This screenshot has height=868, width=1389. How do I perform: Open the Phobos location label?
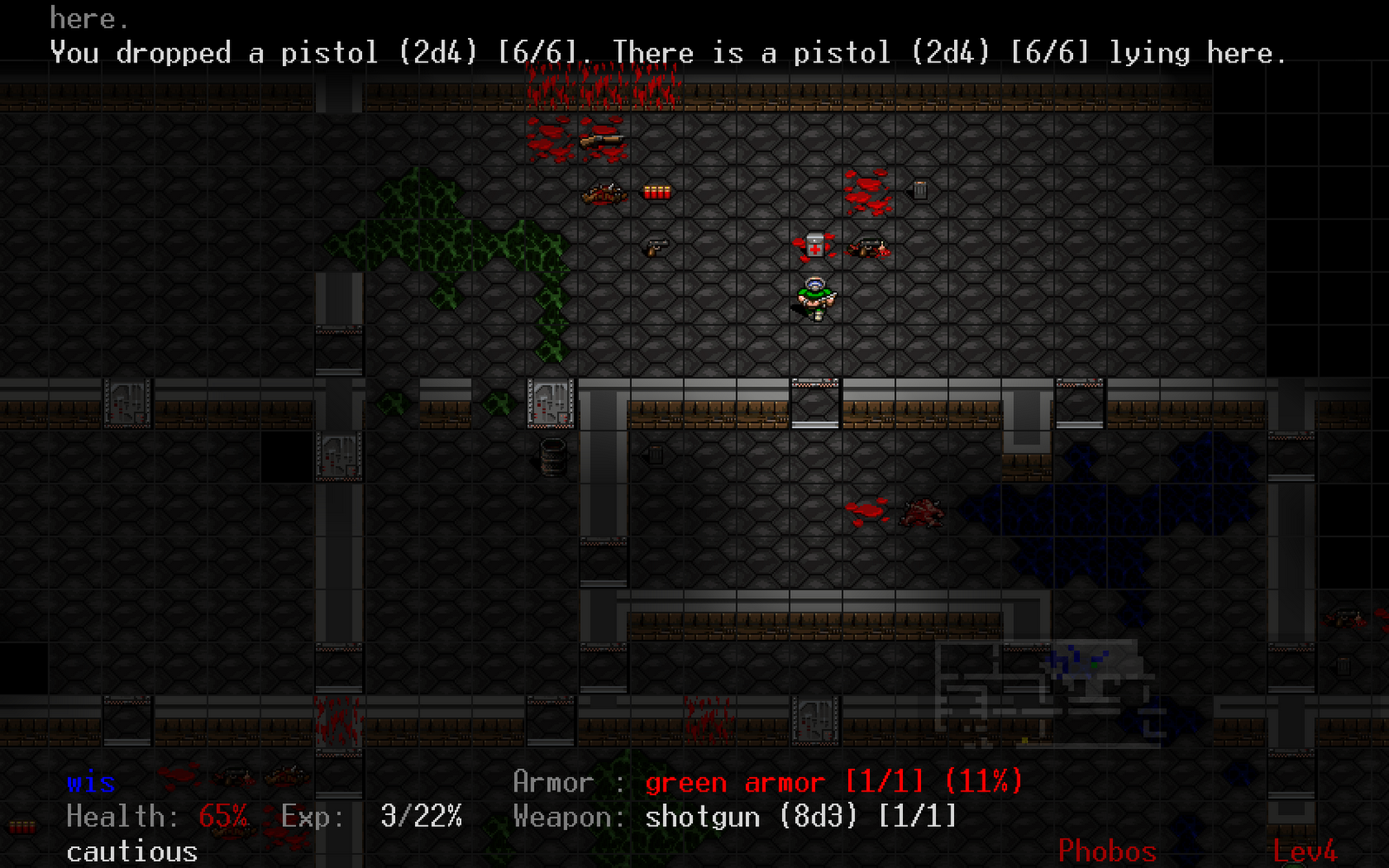1107,851
